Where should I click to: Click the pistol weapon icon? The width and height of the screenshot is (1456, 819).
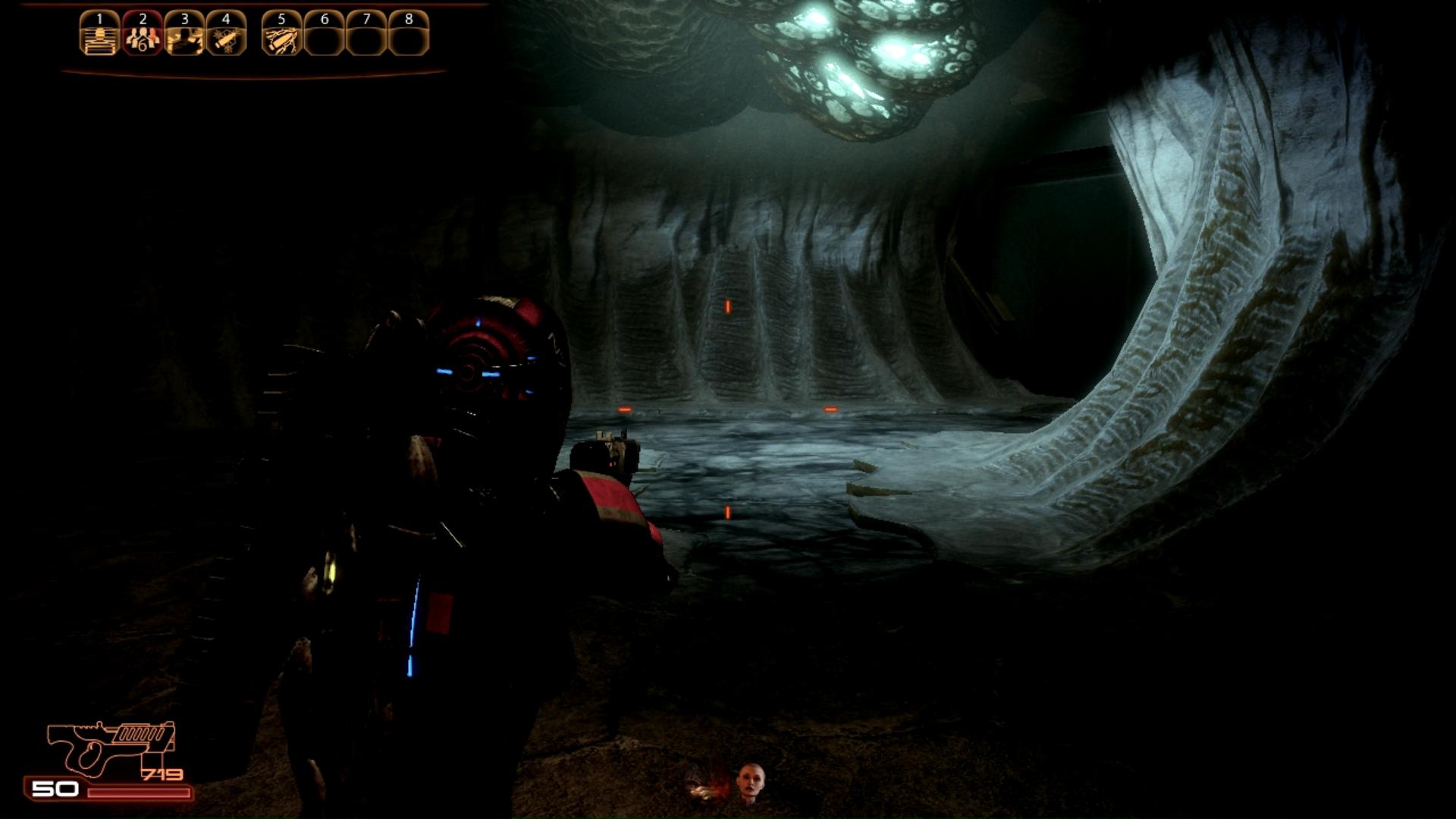[111, 745]
